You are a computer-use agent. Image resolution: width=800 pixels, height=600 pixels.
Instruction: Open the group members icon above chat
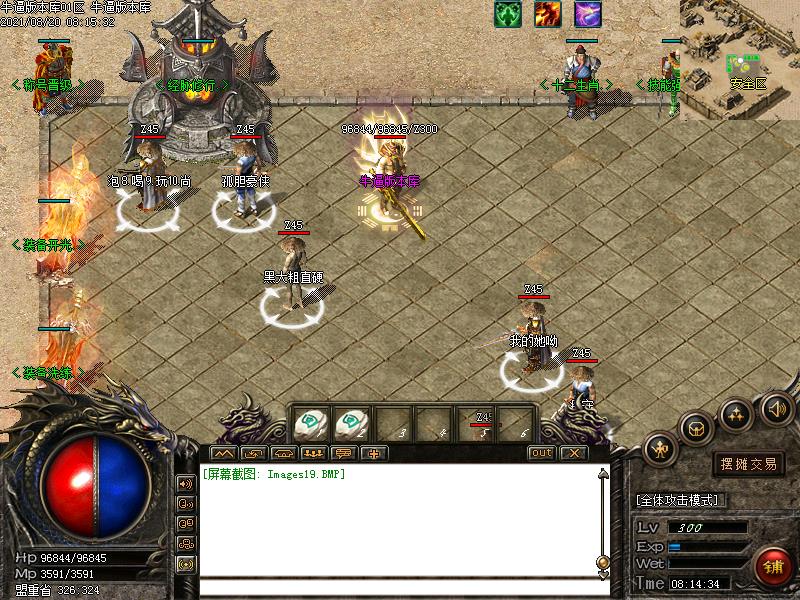(x=315, y=453)
